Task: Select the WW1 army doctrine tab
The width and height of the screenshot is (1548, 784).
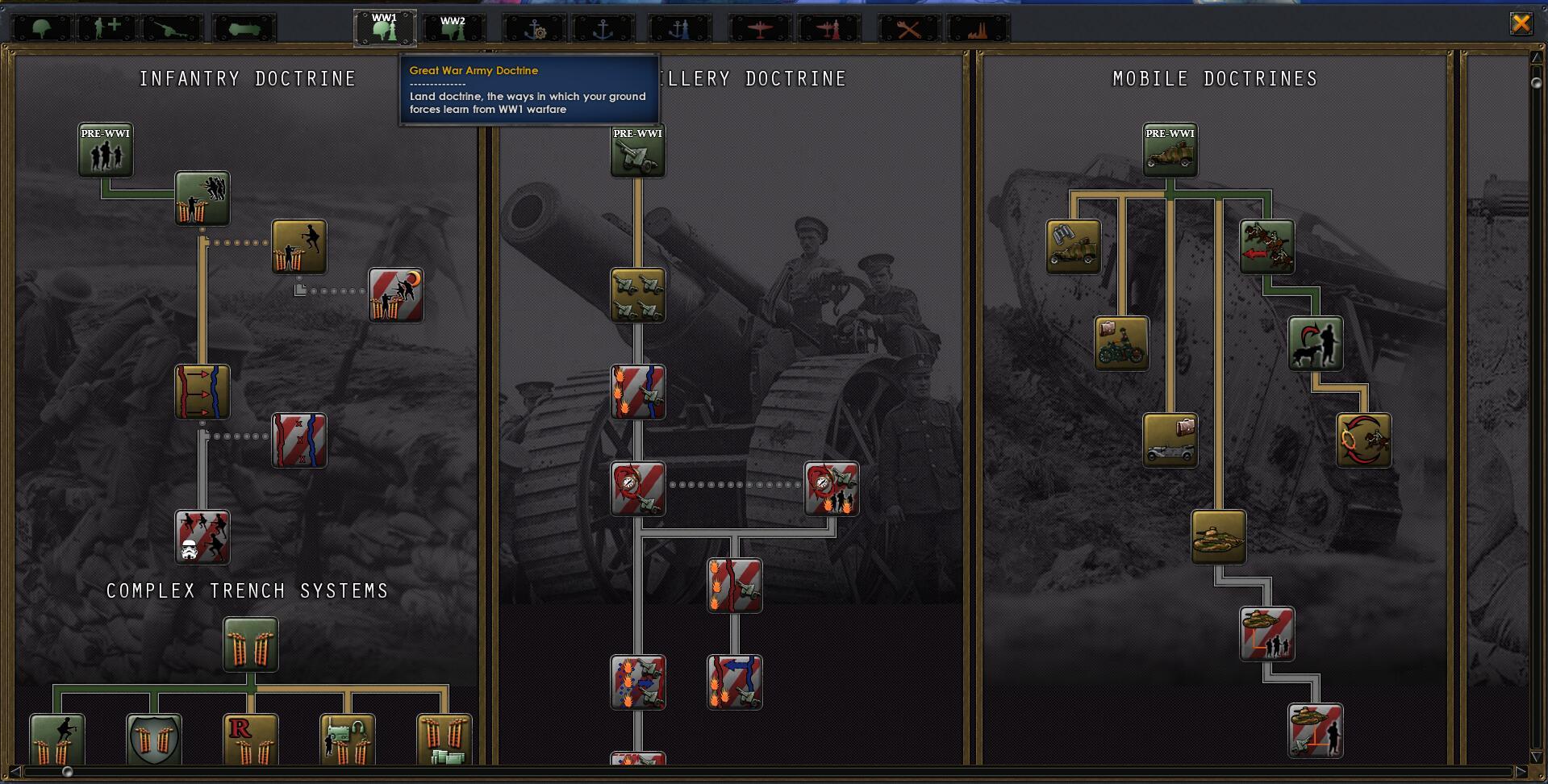Action: point(385,27)
